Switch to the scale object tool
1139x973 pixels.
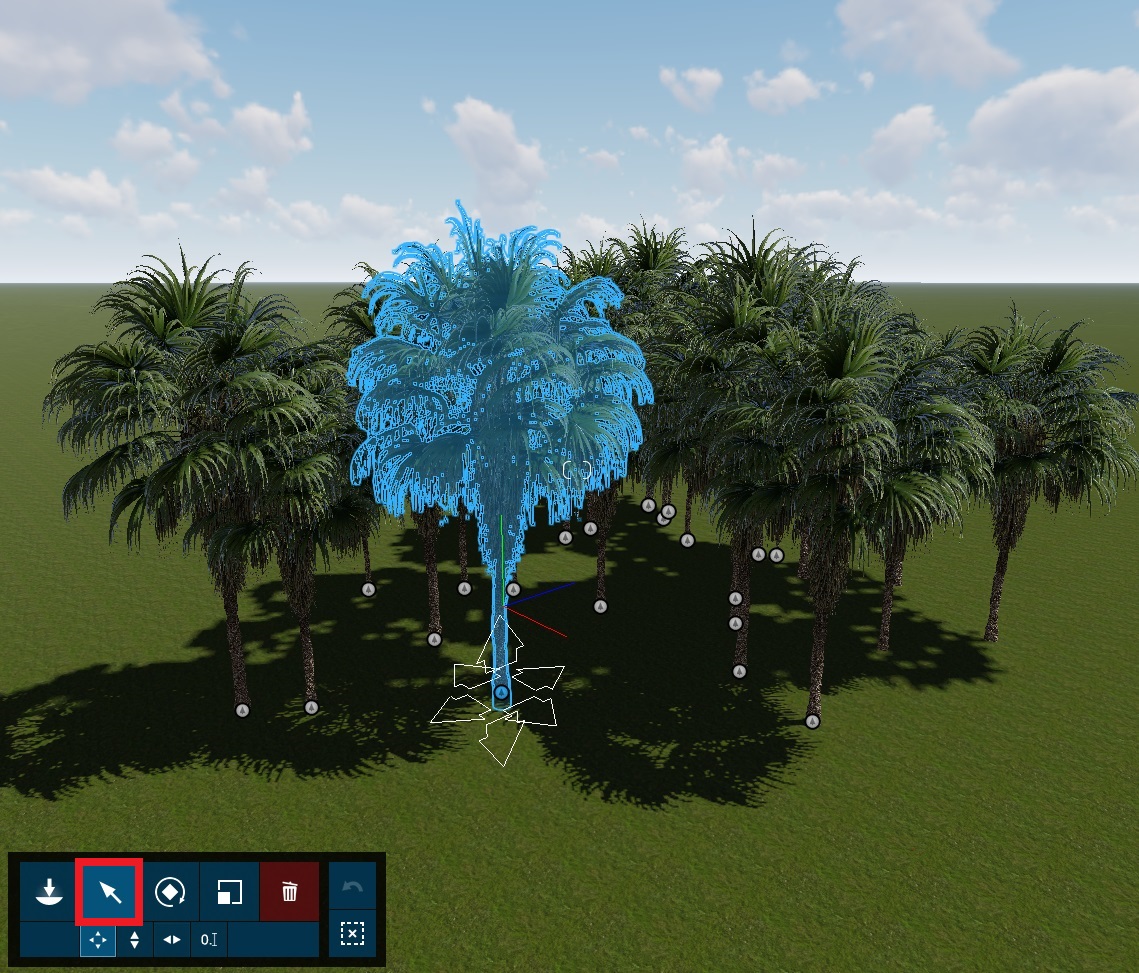[230, 891]
